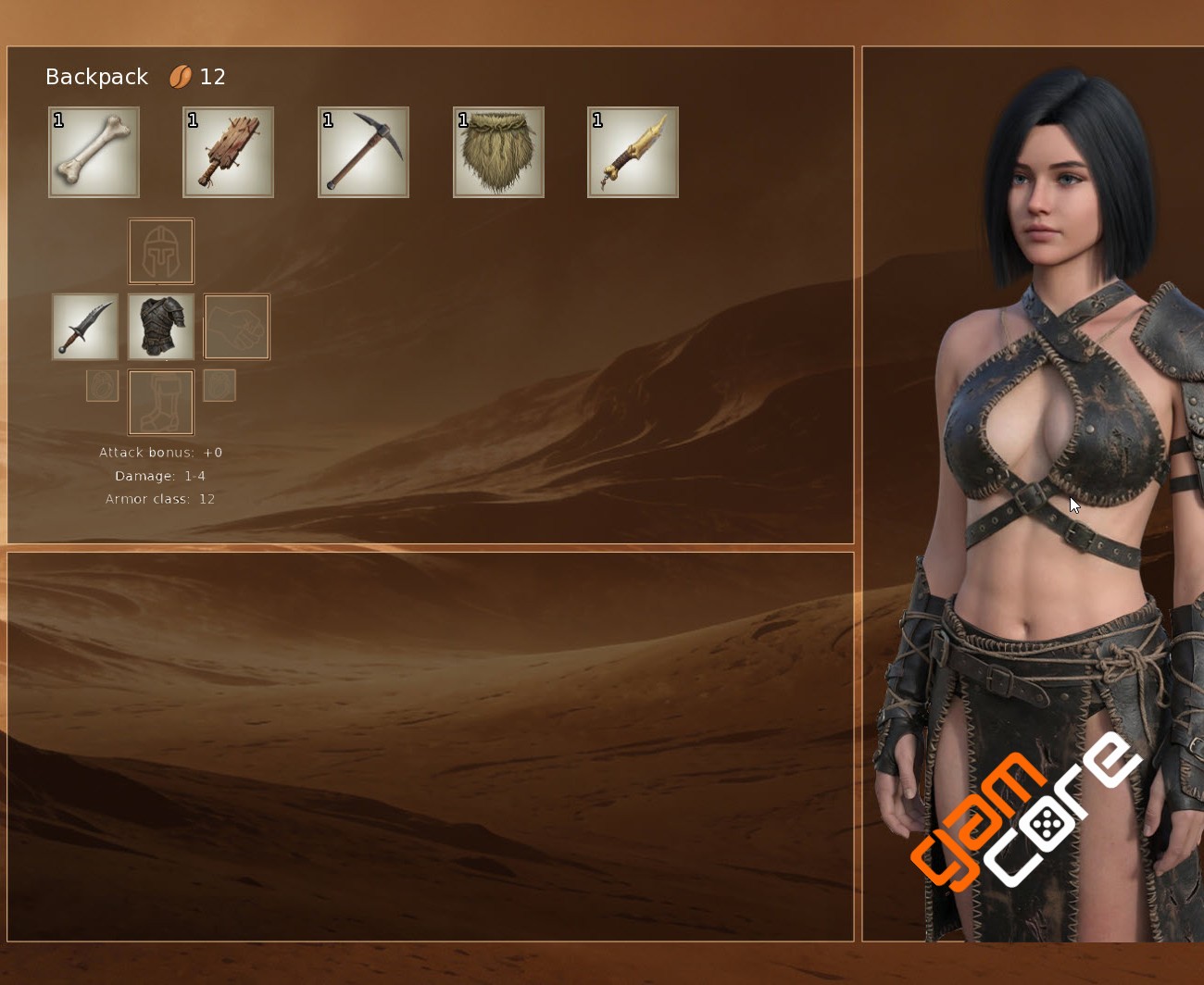
Task: Choose the pickaxe in the backpack
Action: 363,152
